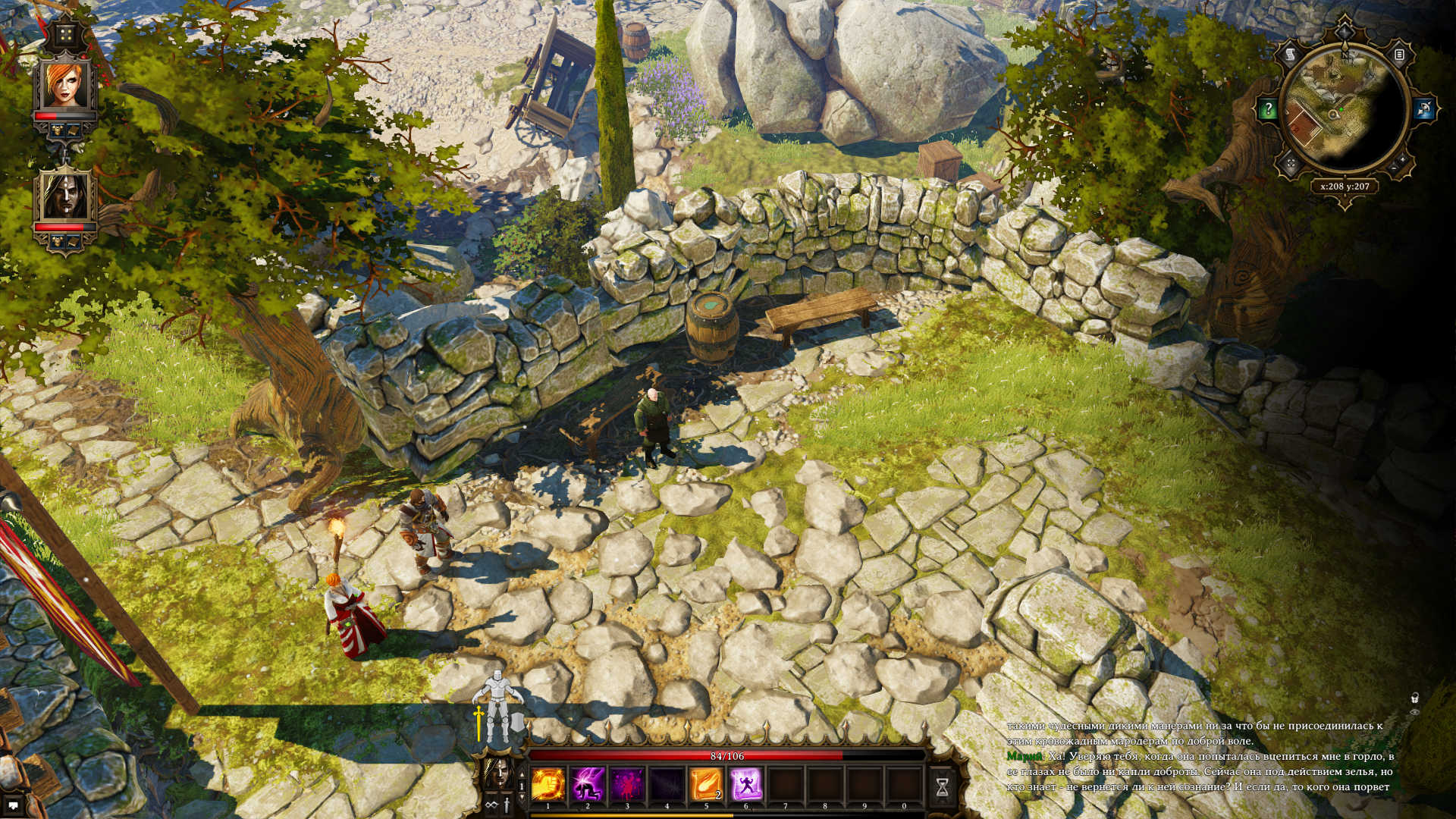Screen dimensions: 1456x819
Task: Activate the purple scroll skill in hotbar slot 6
Action: click(745, 784)
